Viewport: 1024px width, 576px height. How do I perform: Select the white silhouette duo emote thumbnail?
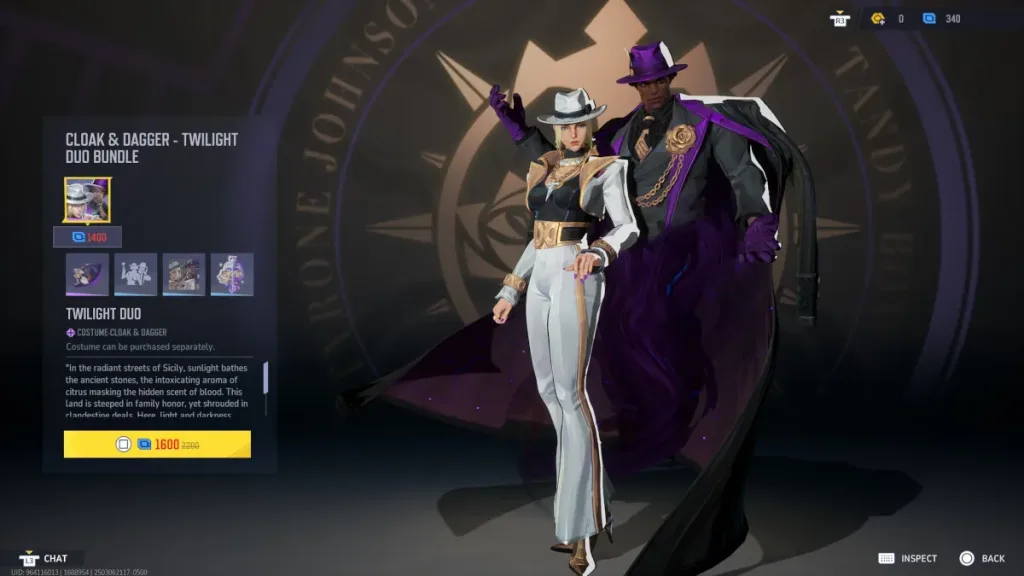(x=136, y=274)
